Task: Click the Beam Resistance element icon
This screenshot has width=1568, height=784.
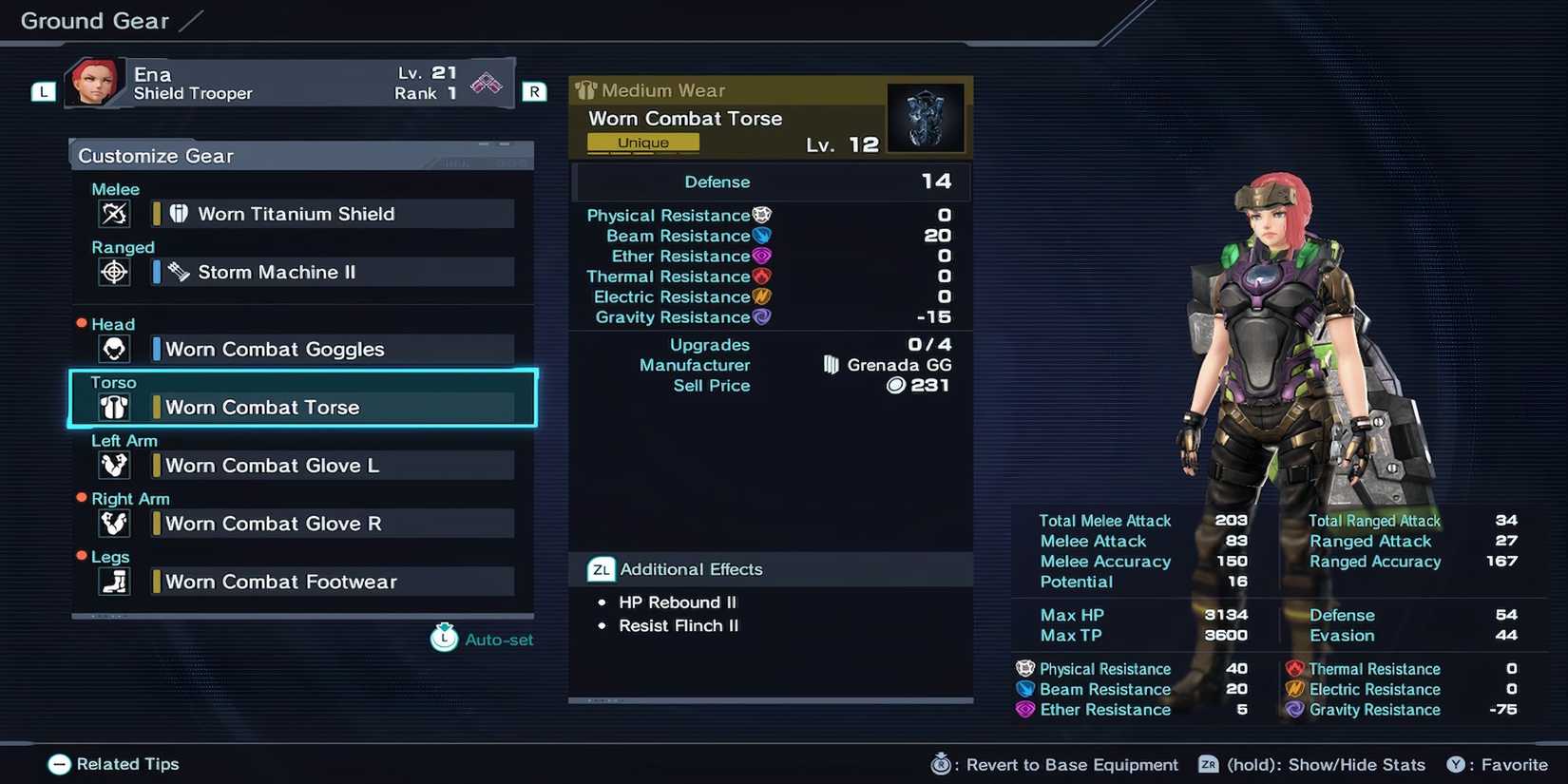Action: point(762,235)
